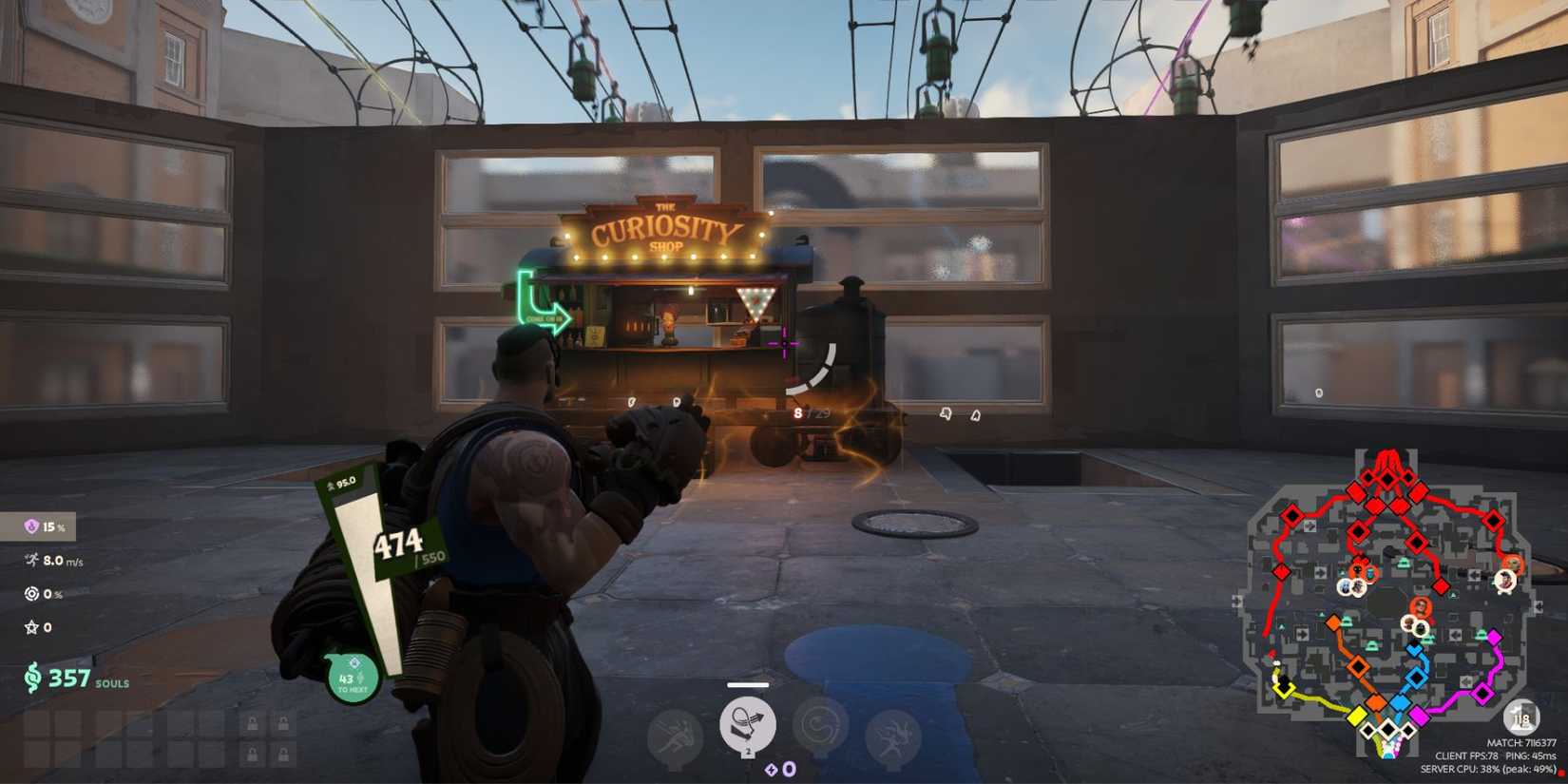The height and width of the screenshot is (784, 1568).
Task: Click the running figure movement speed icon
Action: pyautogui.click(x=30, y=560)
